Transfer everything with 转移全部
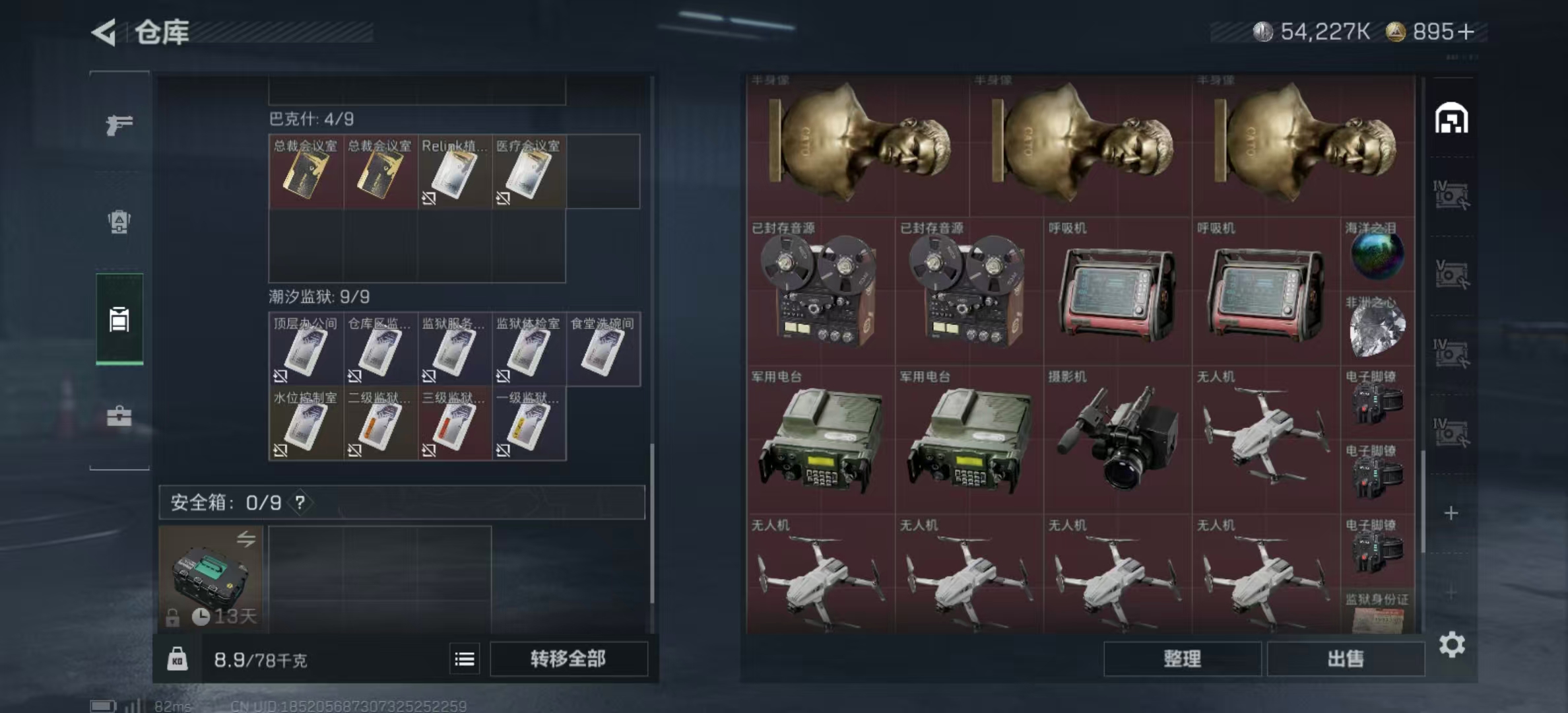Screen dimensions: 1568x713 click(x=568, y=659)
